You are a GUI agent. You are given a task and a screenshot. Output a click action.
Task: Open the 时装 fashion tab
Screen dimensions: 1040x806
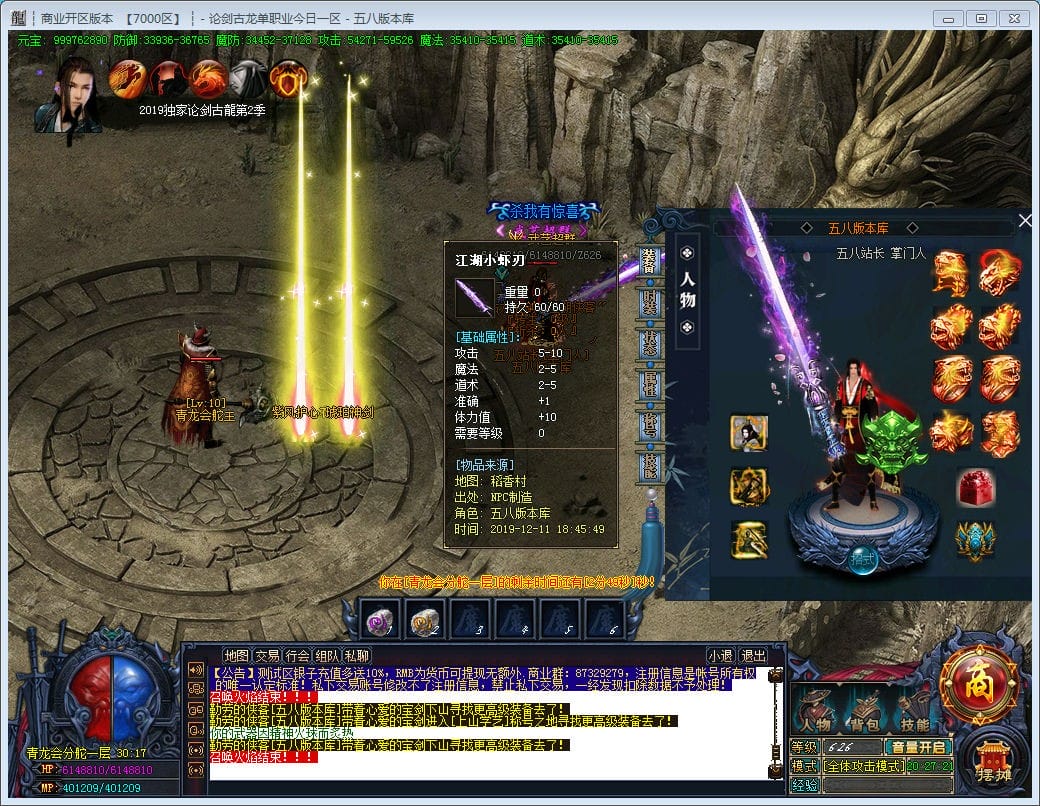click(x=650, y=304)
